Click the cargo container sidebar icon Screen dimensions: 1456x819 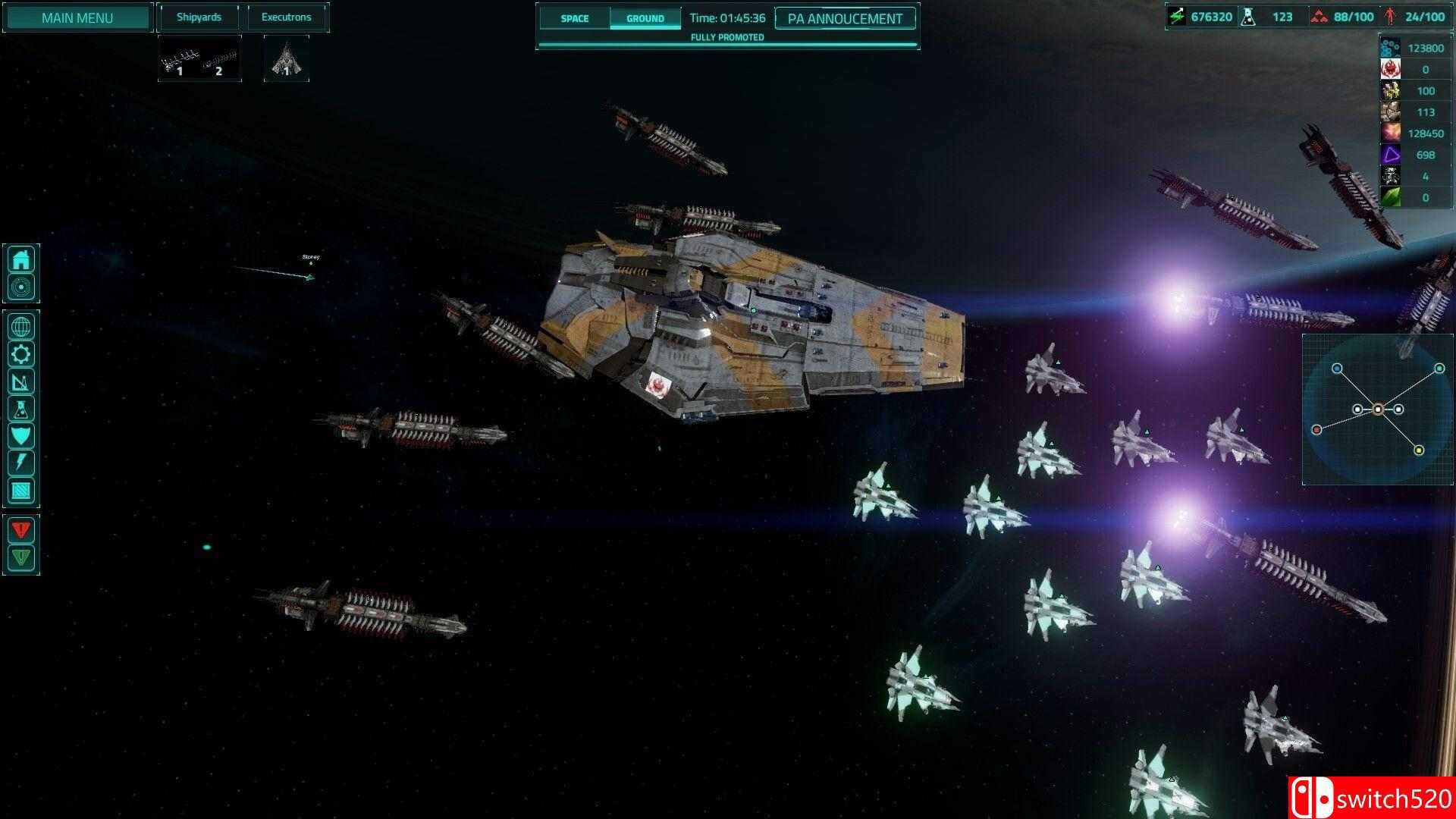click(22, 491)
